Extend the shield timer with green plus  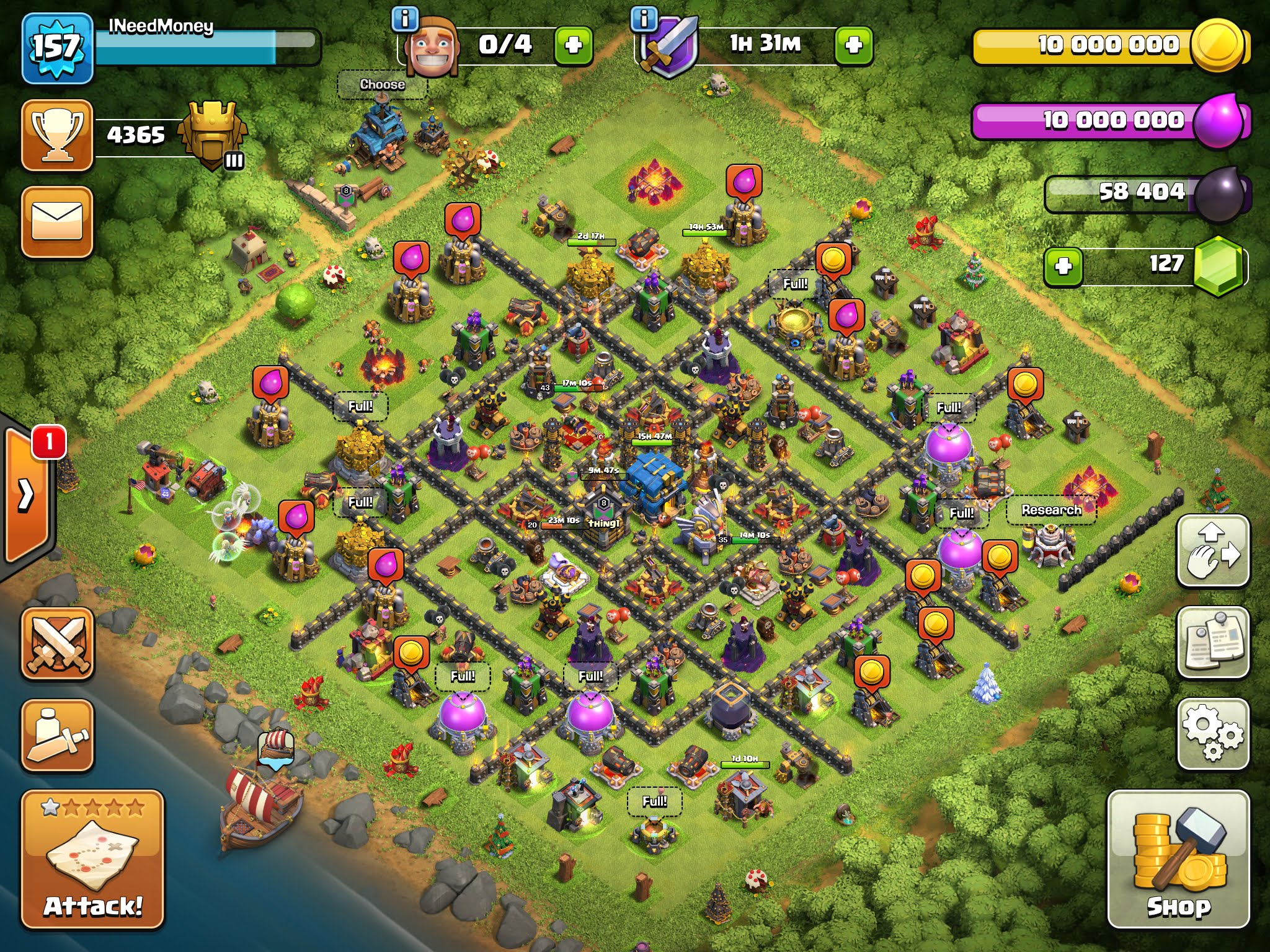tap(853, 45)
